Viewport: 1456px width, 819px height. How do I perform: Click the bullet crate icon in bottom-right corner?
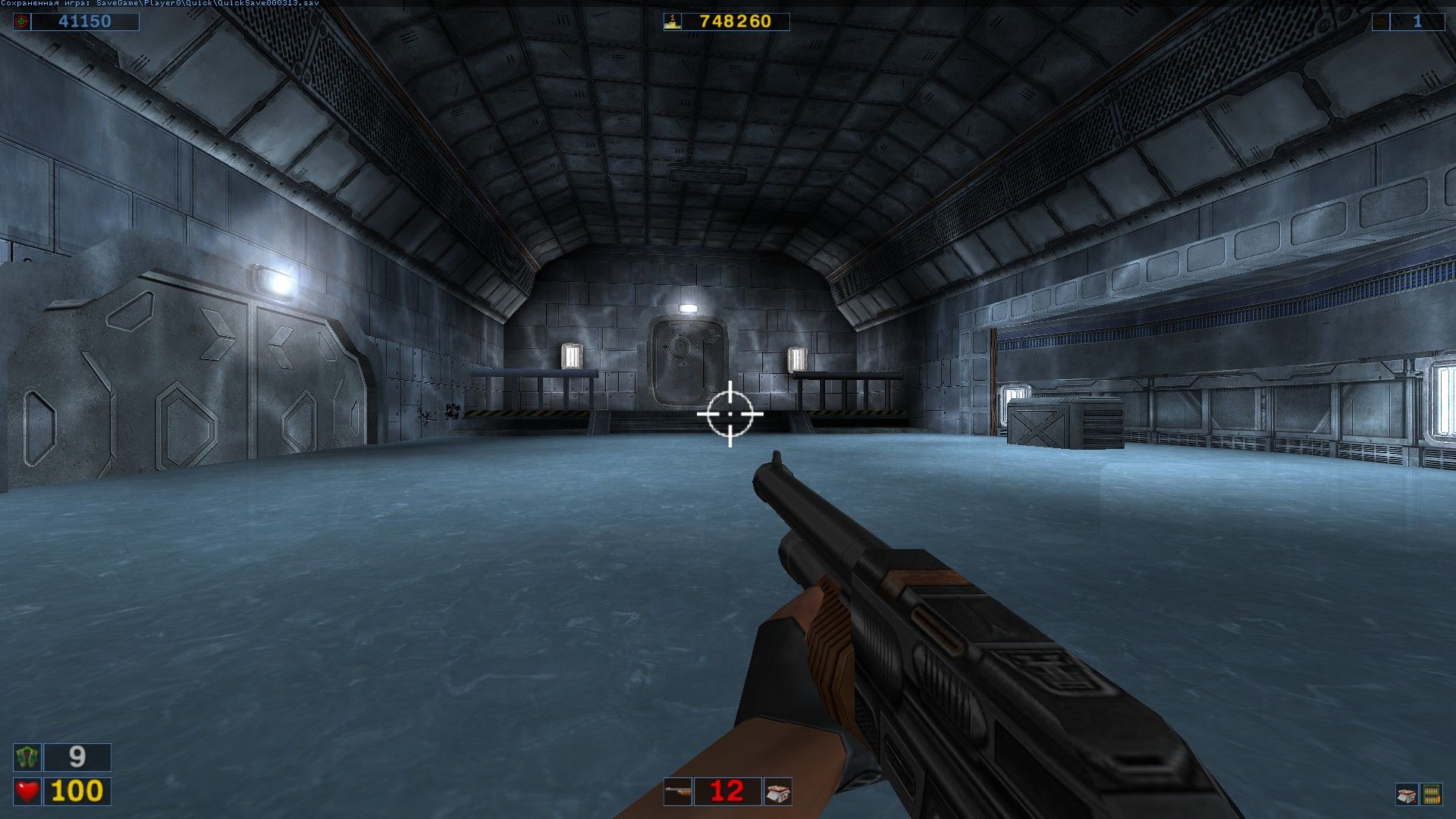[x=1432, y=792]
